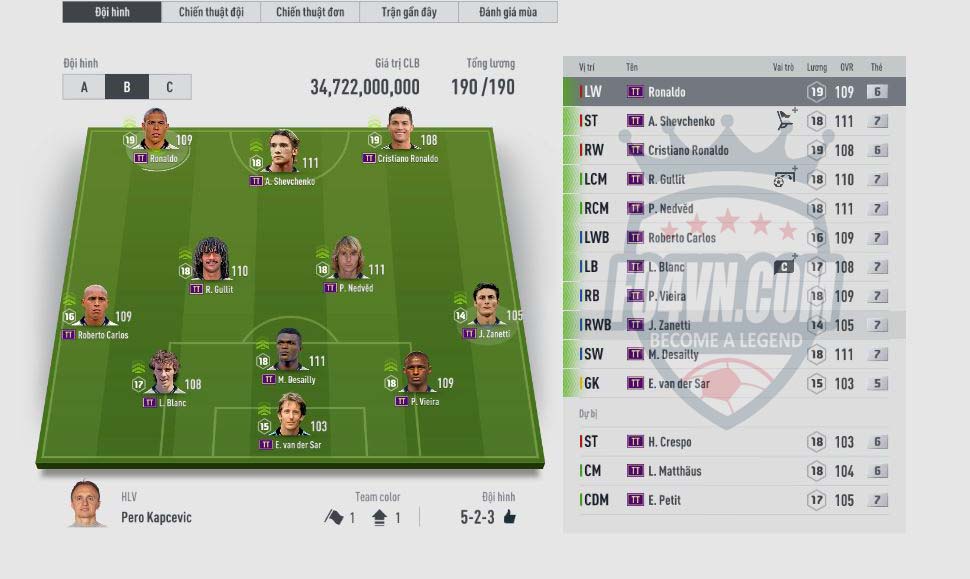Select the Cristiano Ronaldo RW list row
The image size is (970, 579).
pos(733,150)
